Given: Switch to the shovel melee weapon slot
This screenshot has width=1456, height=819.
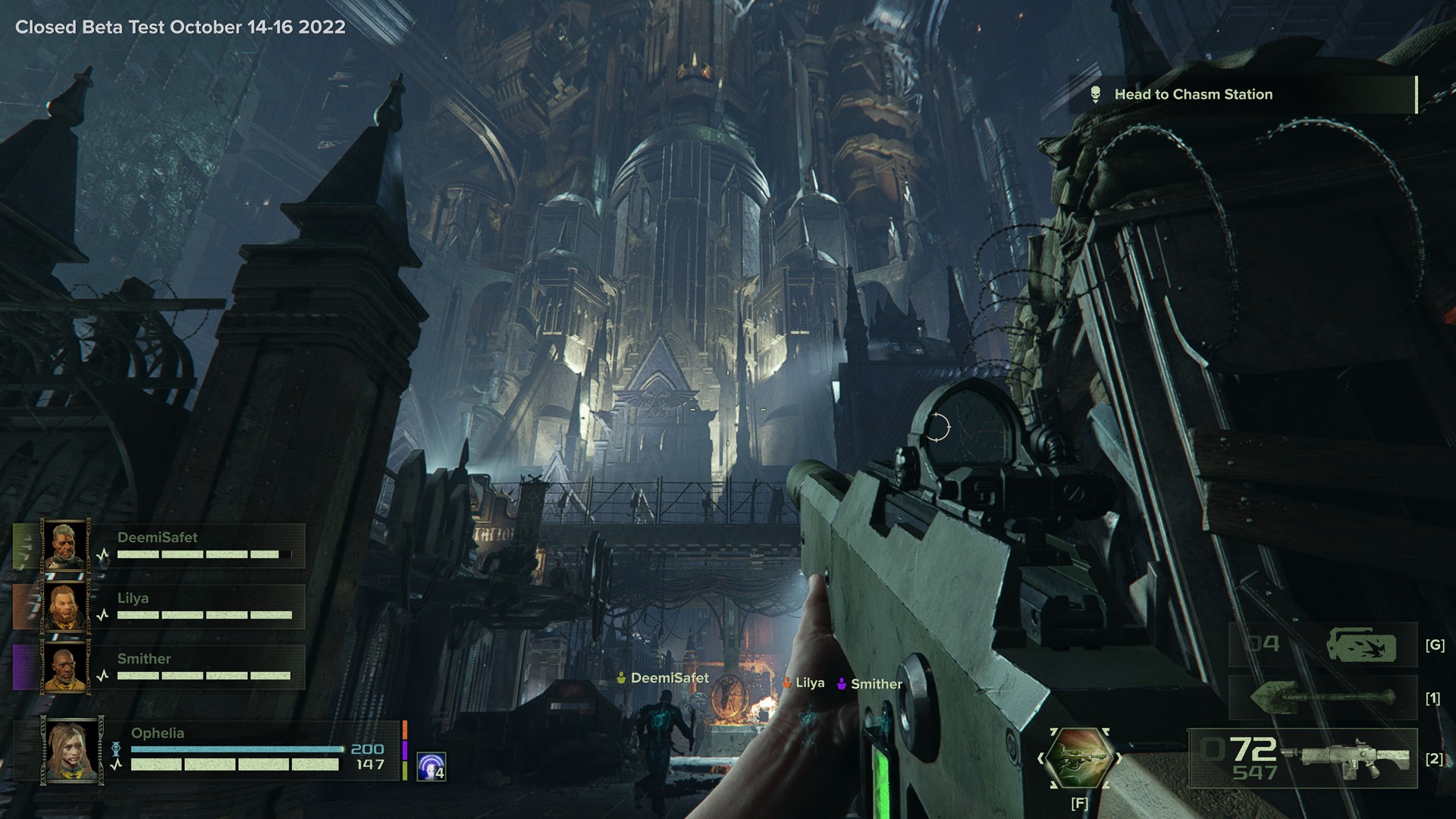Looking at the screenshot, I should 1323,698.
